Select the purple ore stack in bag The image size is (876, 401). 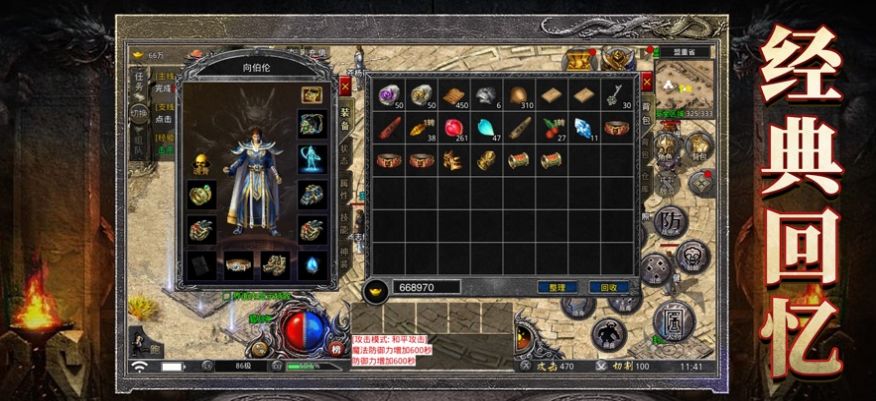(389, 95)
